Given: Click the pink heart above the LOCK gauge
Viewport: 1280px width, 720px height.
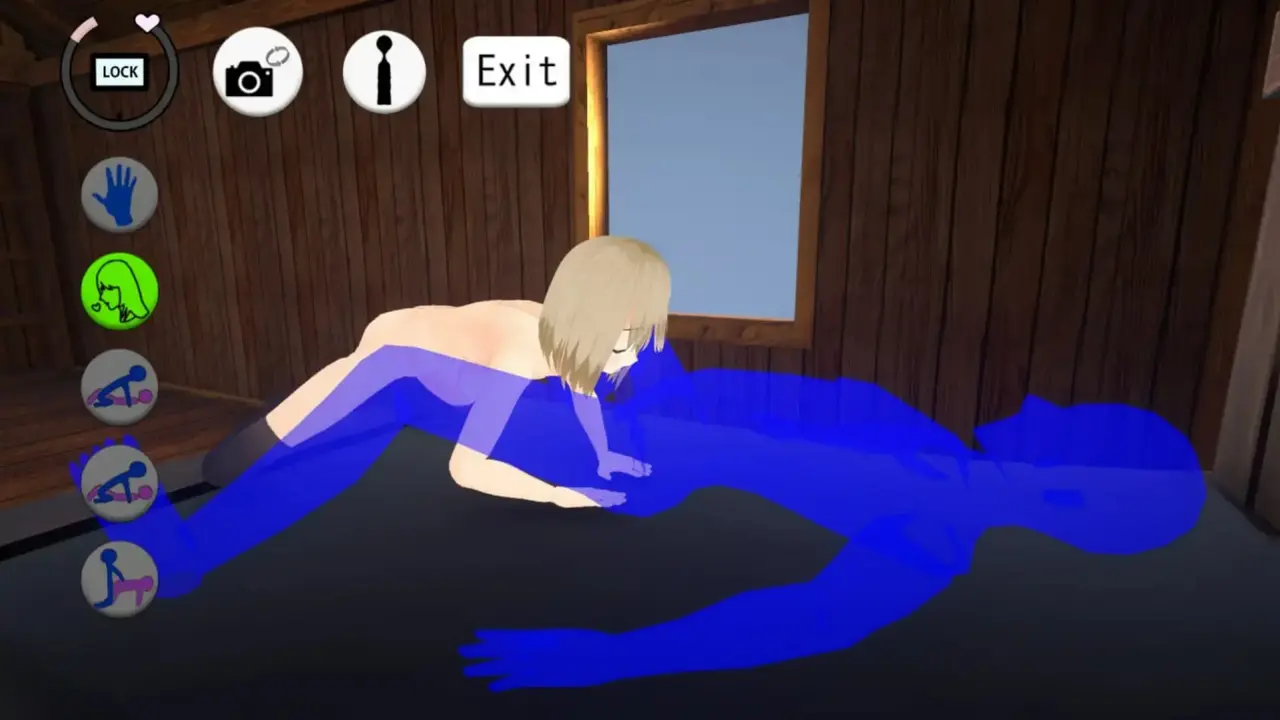Looking at the screenshot, I should (148, 22).
